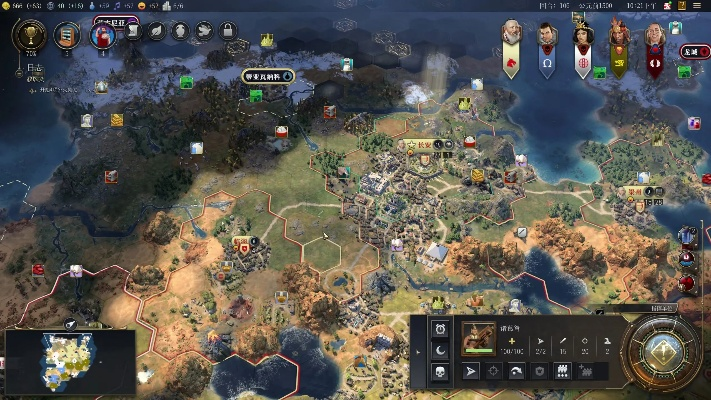
Task: Activate the unit move arrow action
Action: click(x=472, y=371)
